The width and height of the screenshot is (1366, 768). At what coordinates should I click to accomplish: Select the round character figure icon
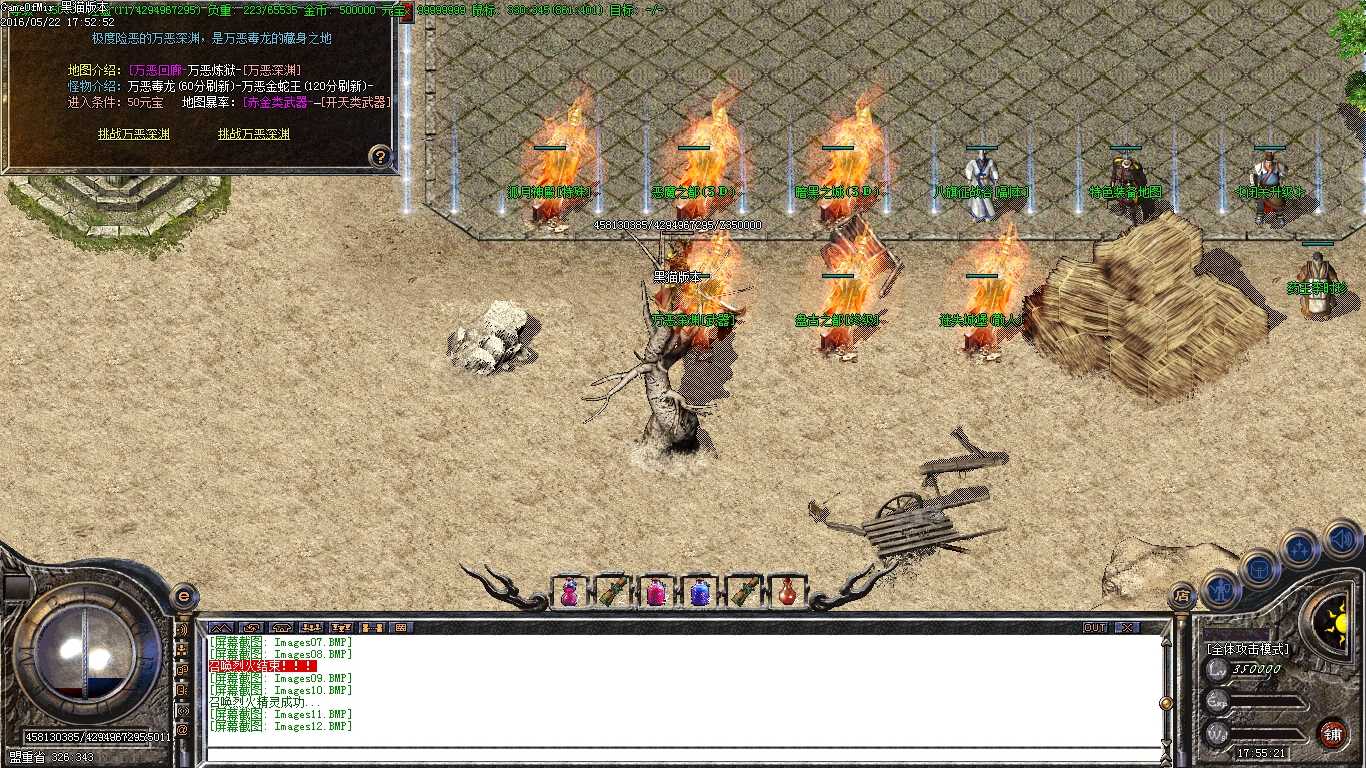(x=1222, y=590)
